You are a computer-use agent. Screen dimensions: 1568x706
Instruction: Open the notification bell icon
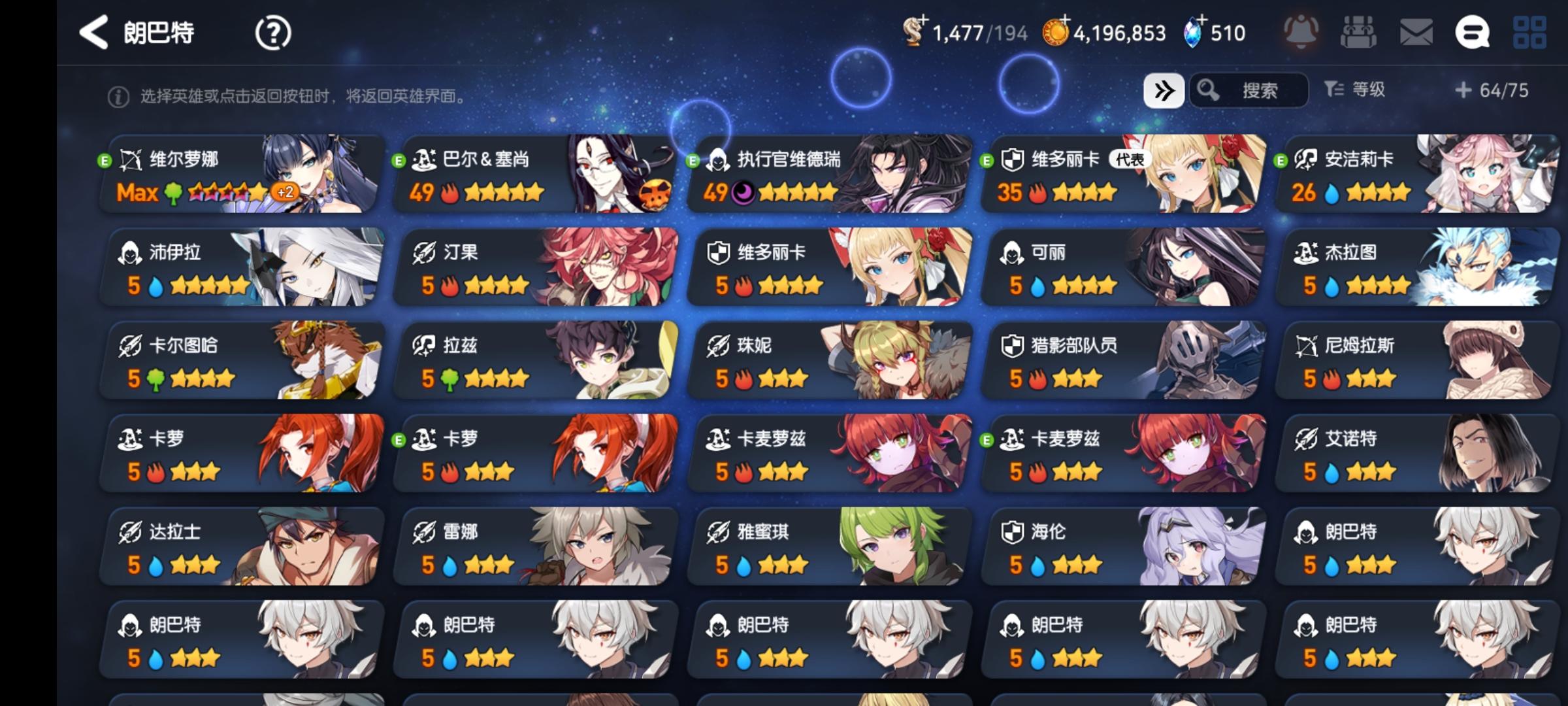pyautogui.click(x=1302, y=31)
